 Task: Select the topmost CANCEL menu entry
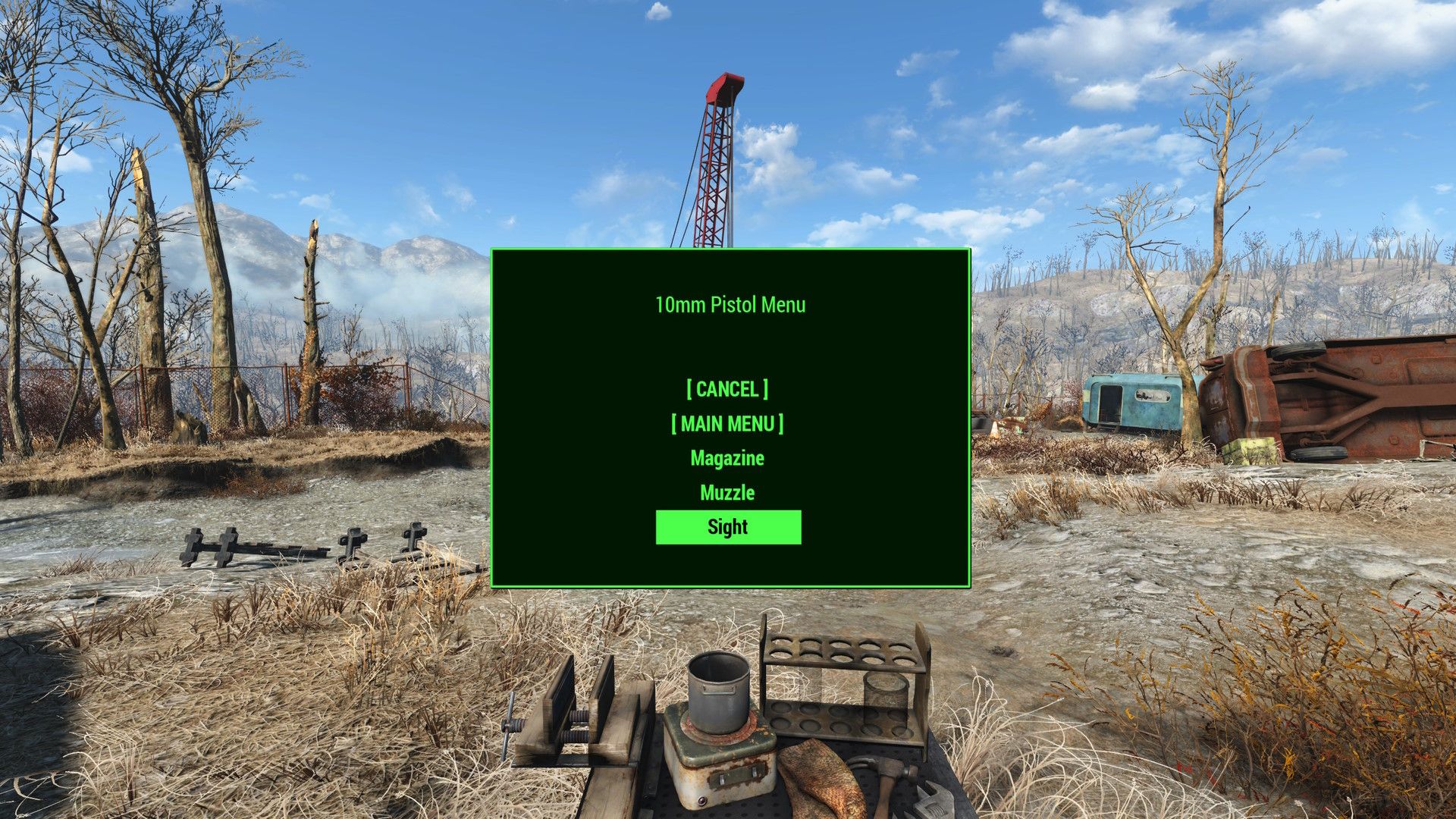point(727,389)
